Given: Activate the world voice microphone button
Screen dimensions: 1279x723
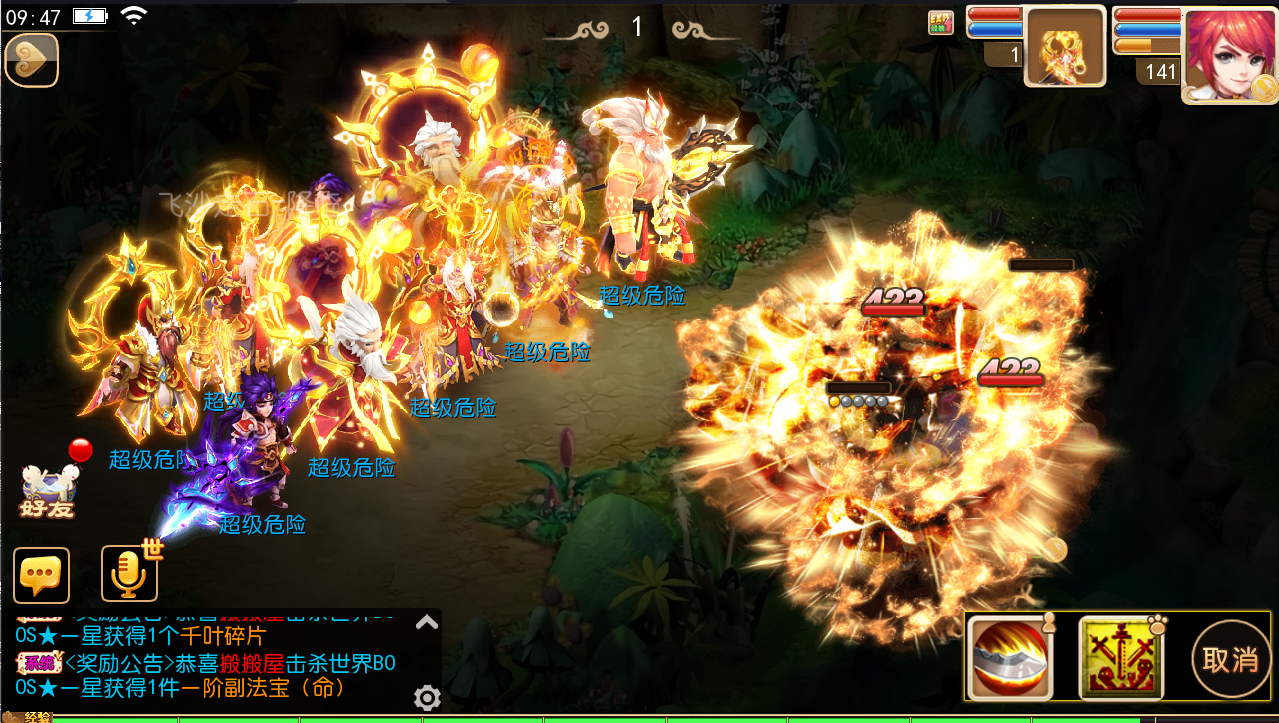Looking at the screenshot, I should (x=129, y=574).
